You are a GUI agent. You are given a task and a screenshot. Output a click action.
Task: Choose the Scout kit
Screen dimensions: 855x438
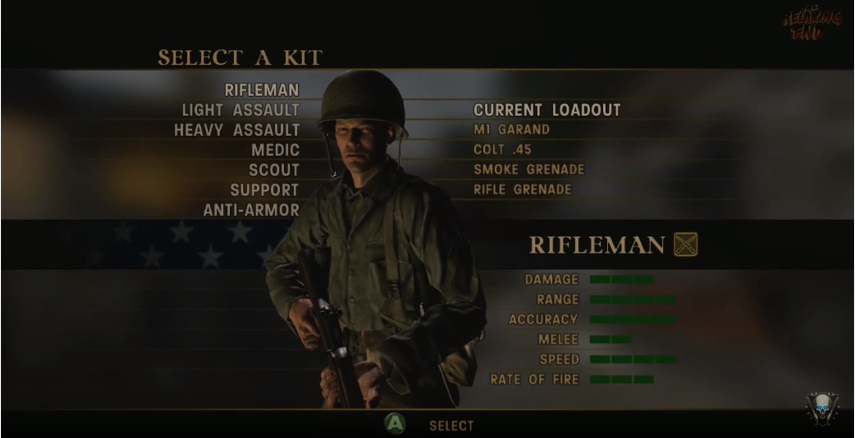tap(274, 170)
